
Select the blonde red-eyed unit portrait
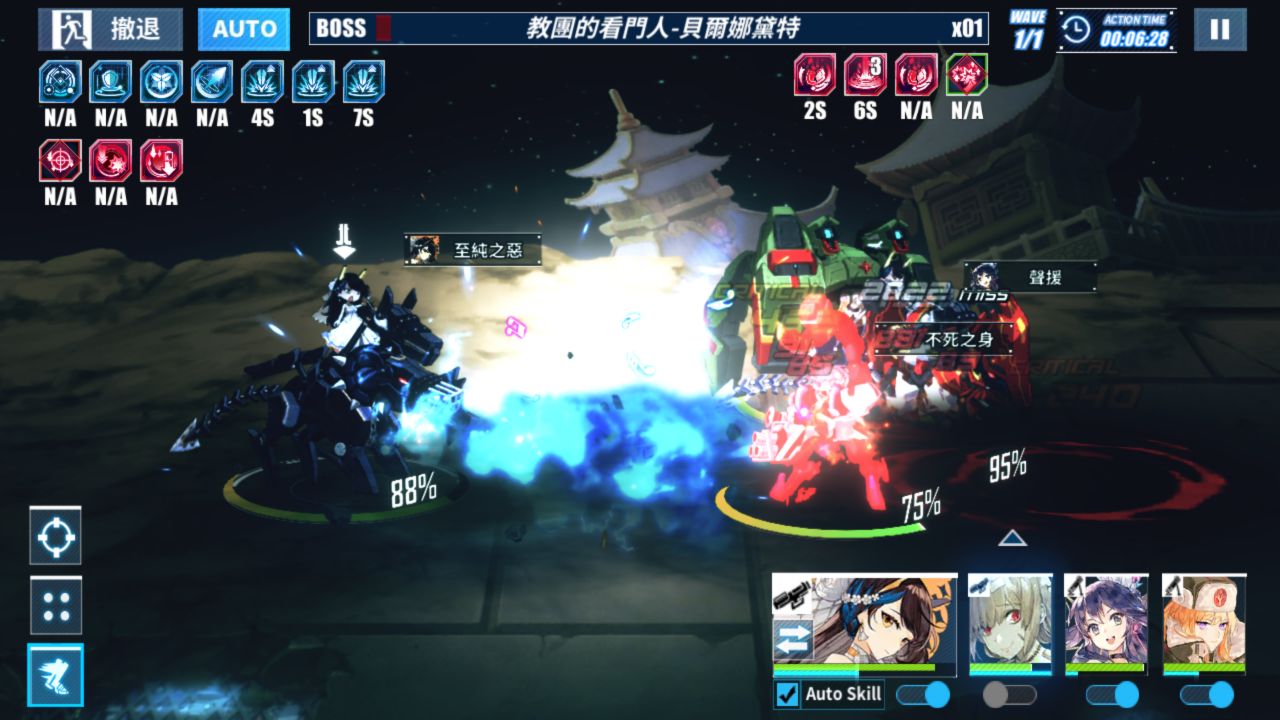click(x=1010, y=620)
